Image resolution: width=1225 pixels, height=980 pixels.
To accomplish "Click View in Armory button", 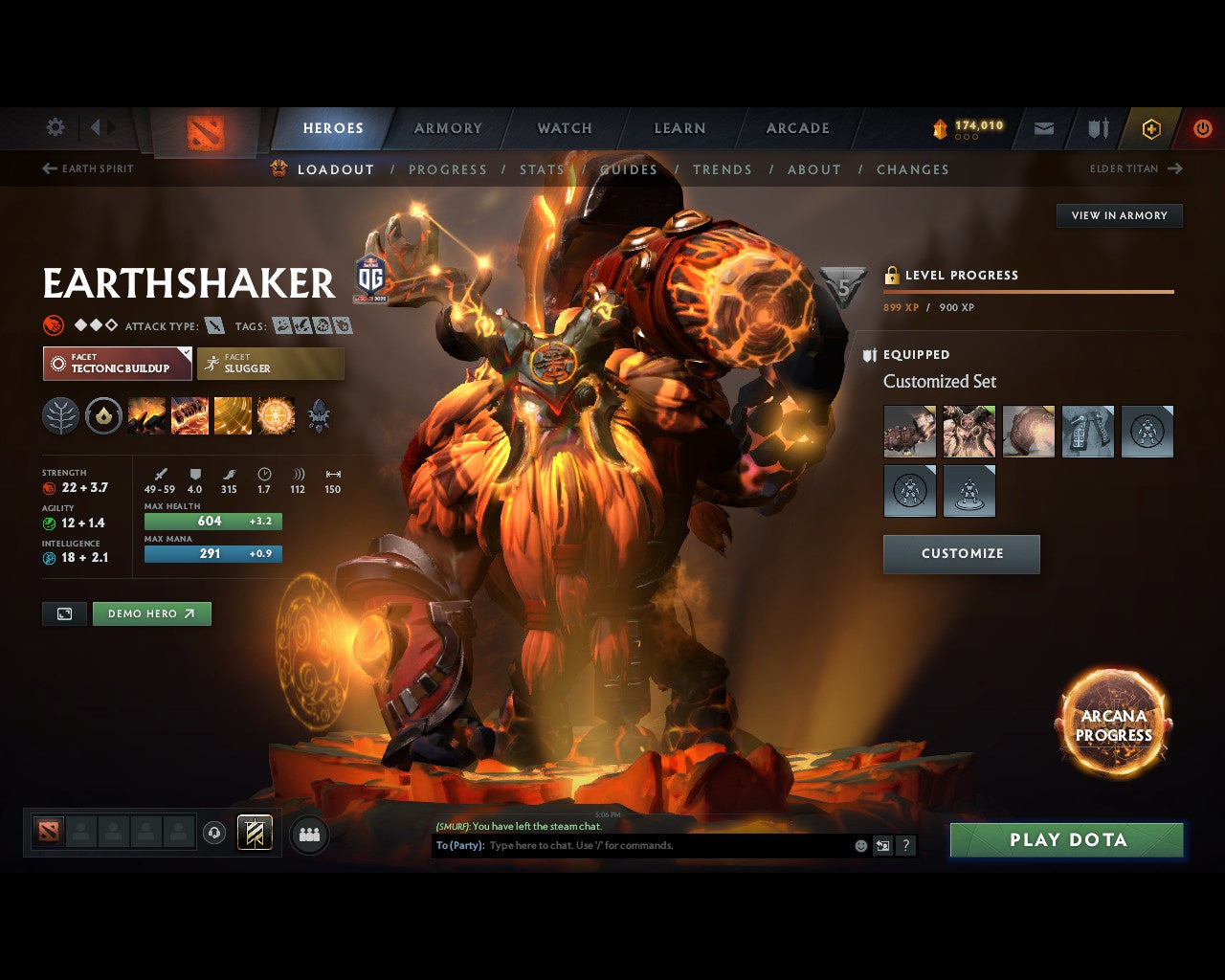I will [1119, 215].
